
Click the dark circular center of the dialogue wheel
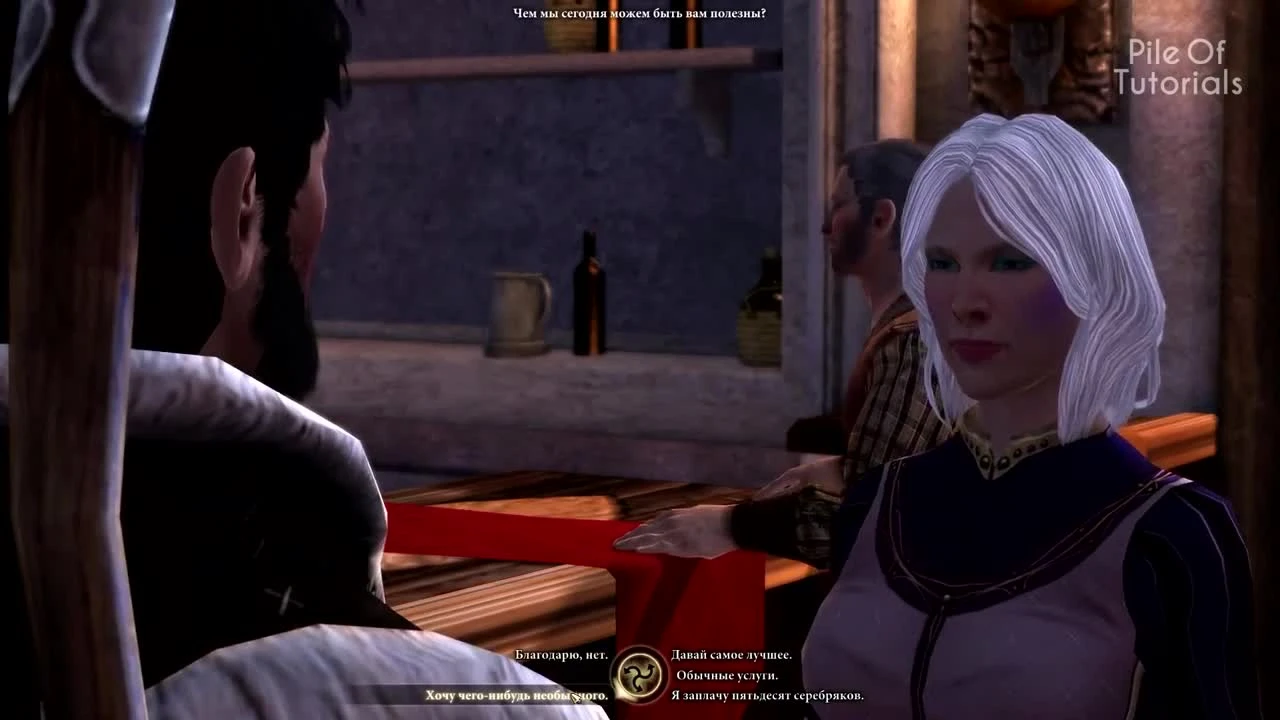(x=637, y=674)
